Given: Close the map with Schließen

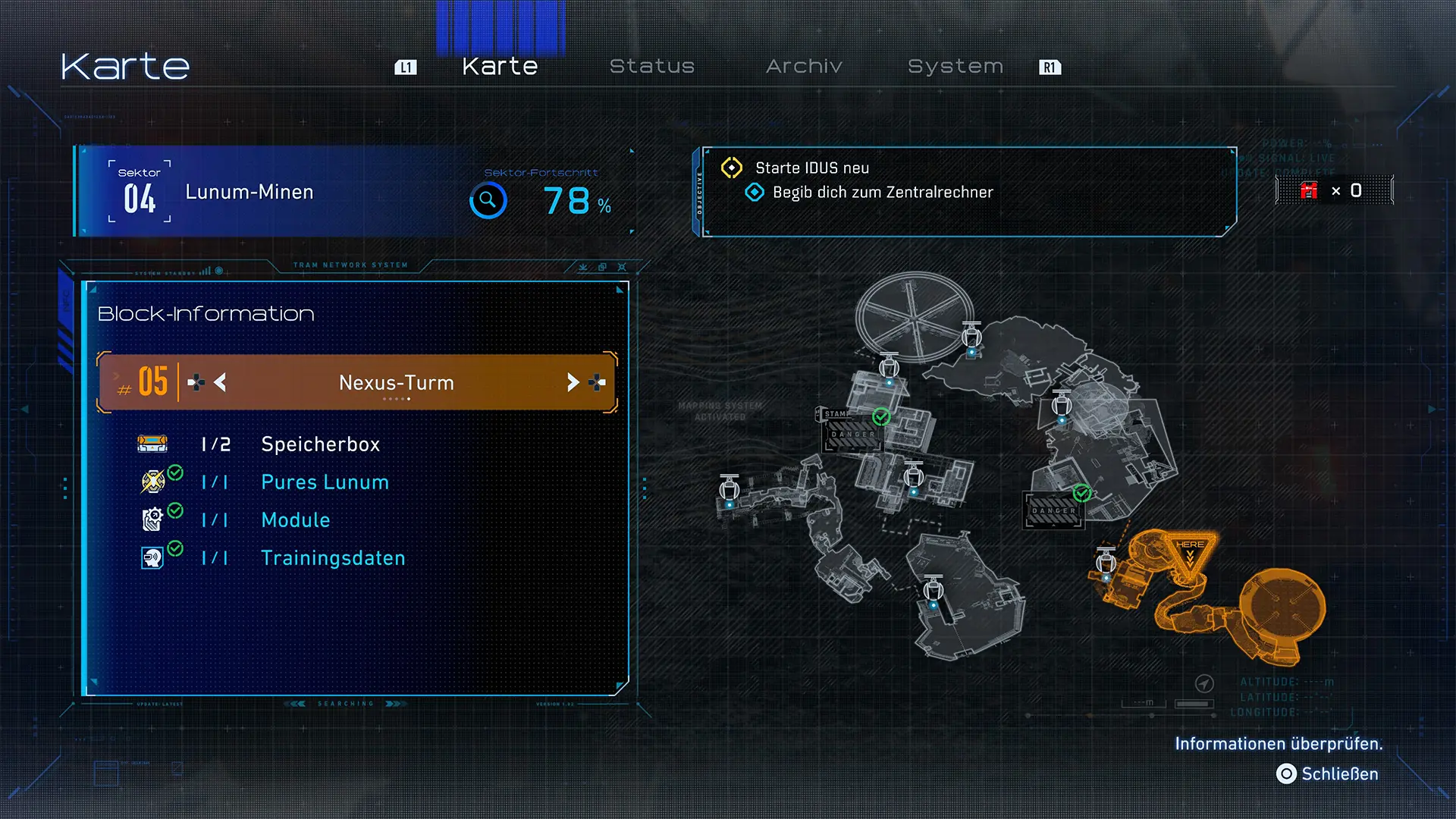Looking at the screenshot, I should coord(1328,774).
